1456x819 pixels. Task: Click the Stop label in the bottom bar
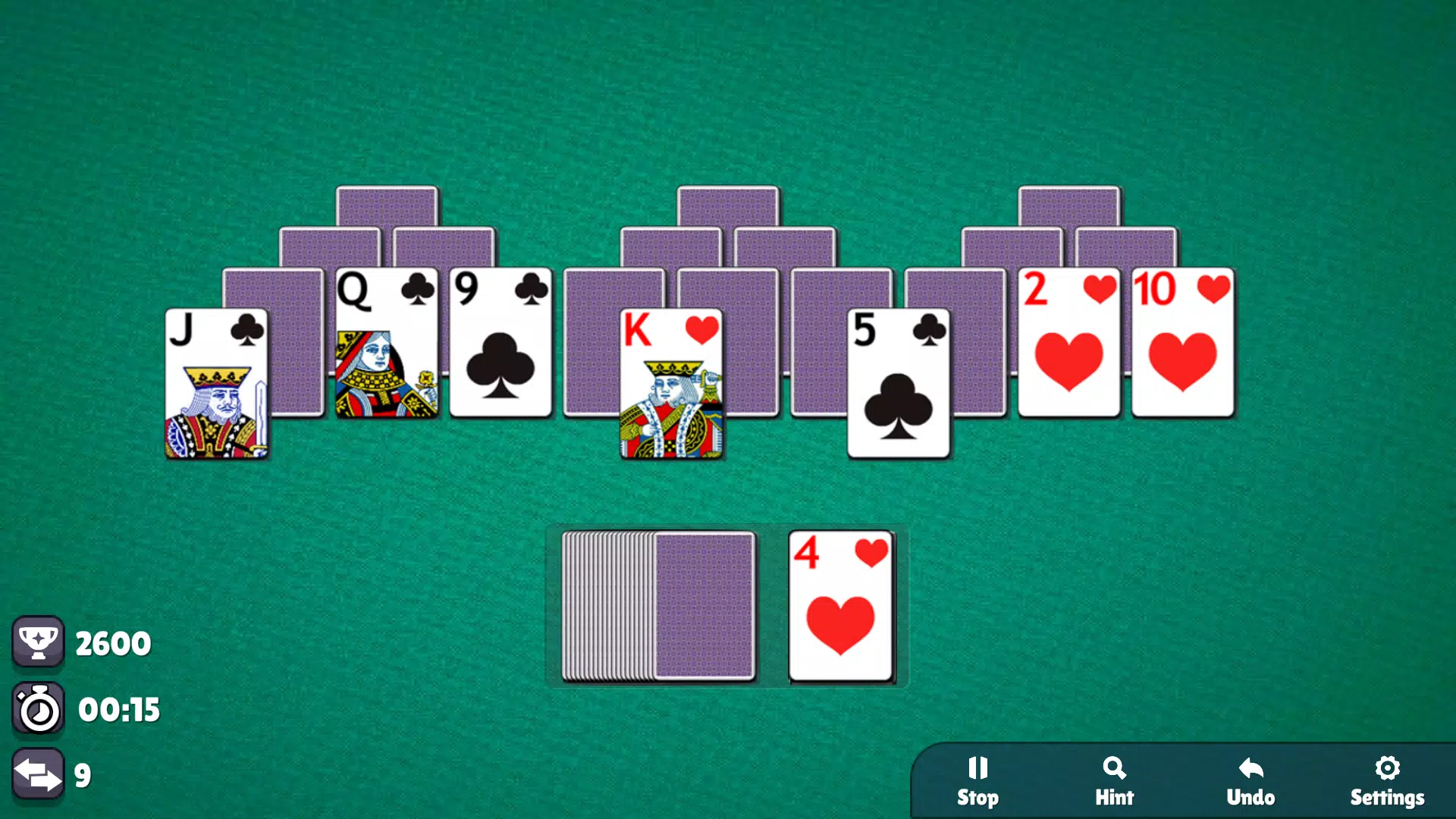[978, 797]
